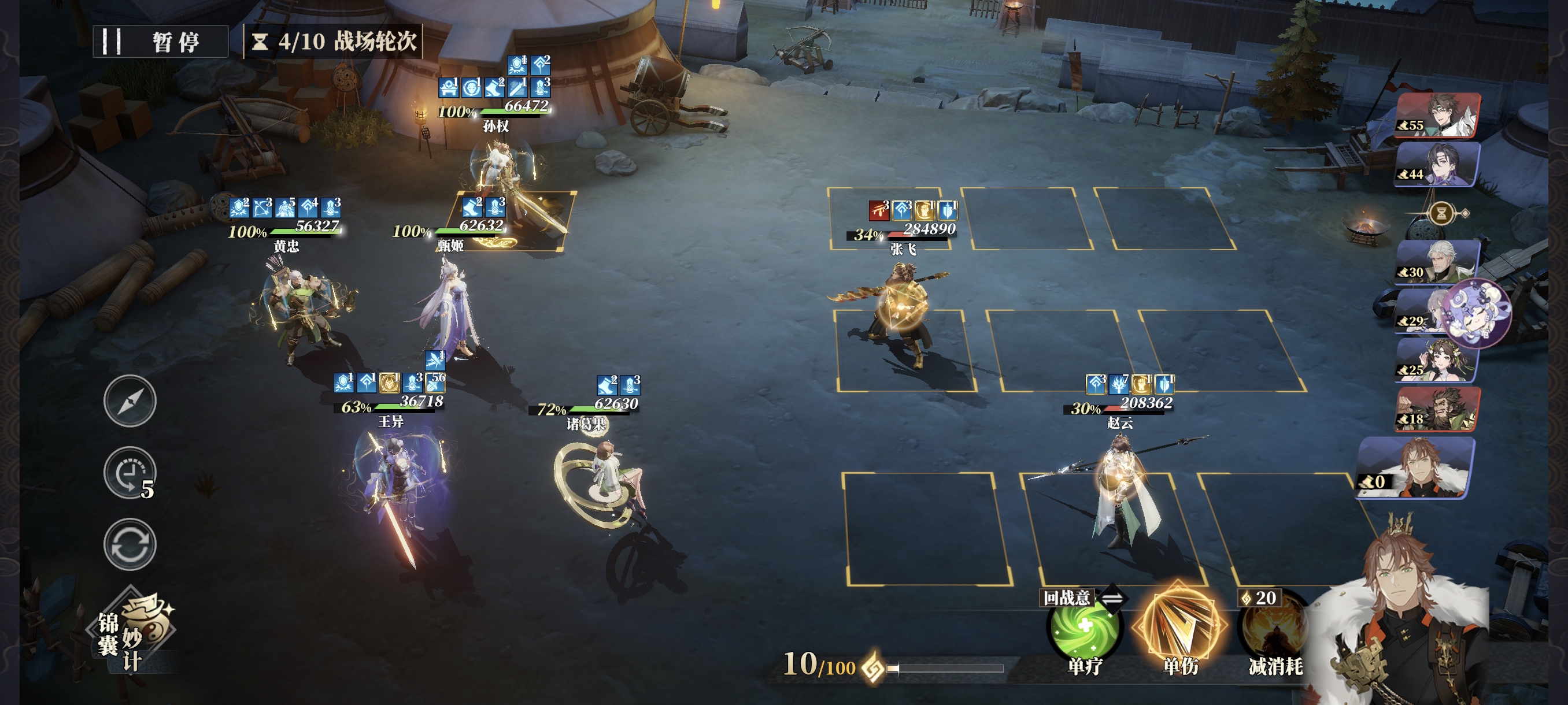
Task: Switch the 回战意 swap toggle
Action: click(1111, 599)
